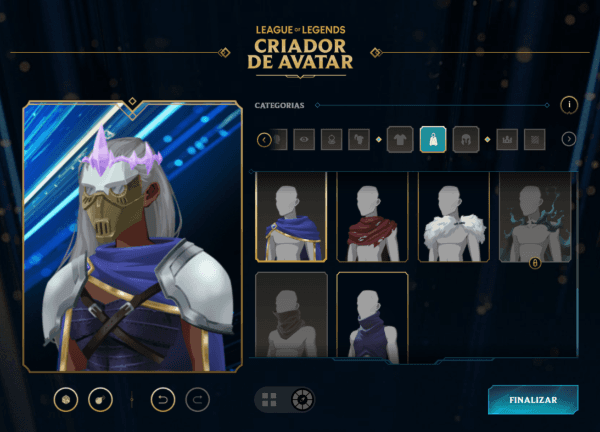Show next categories with right arrow

point(568,139)
